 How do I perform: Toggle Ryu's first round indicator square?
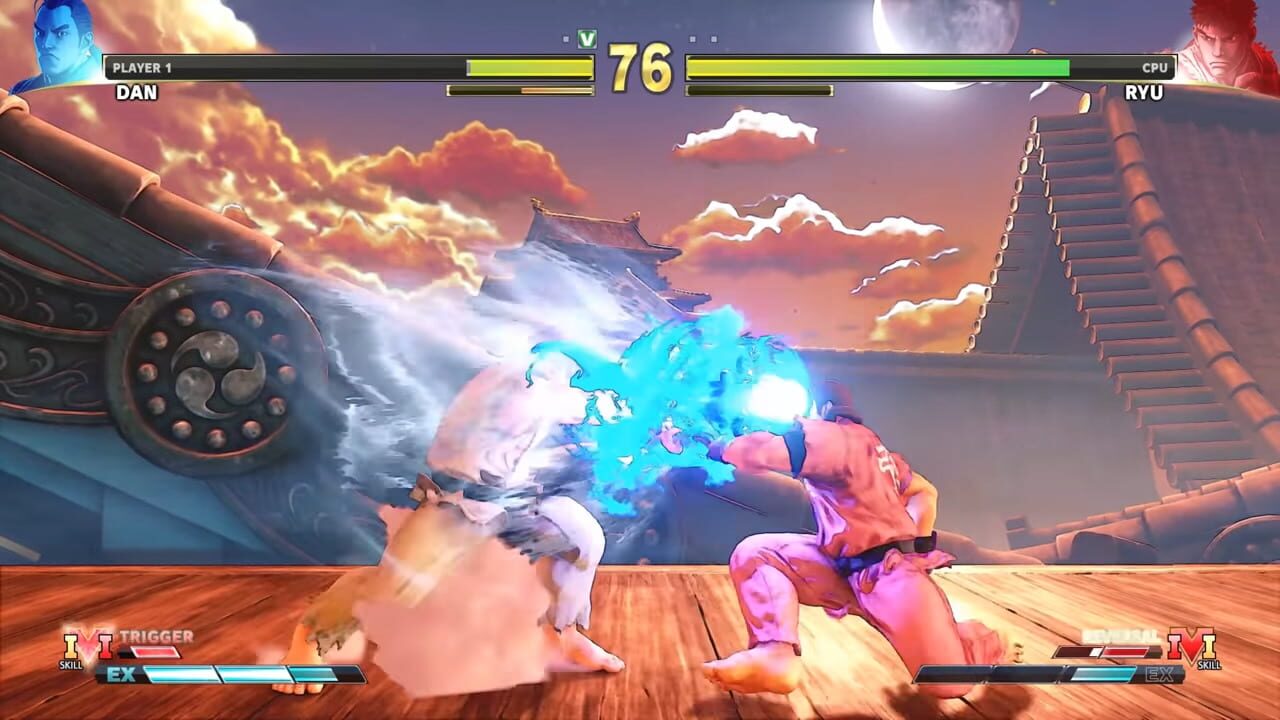[693, 38]
